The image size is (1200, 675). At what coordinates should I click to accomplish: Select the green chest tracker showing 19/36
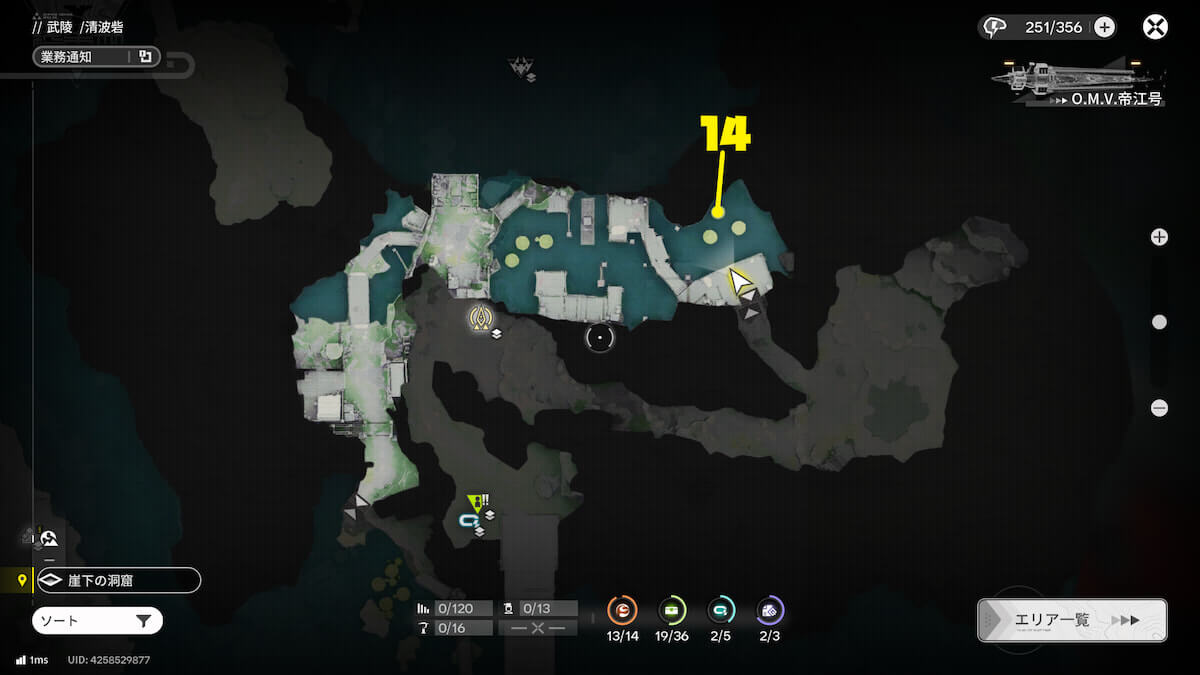tap(672, 610)
